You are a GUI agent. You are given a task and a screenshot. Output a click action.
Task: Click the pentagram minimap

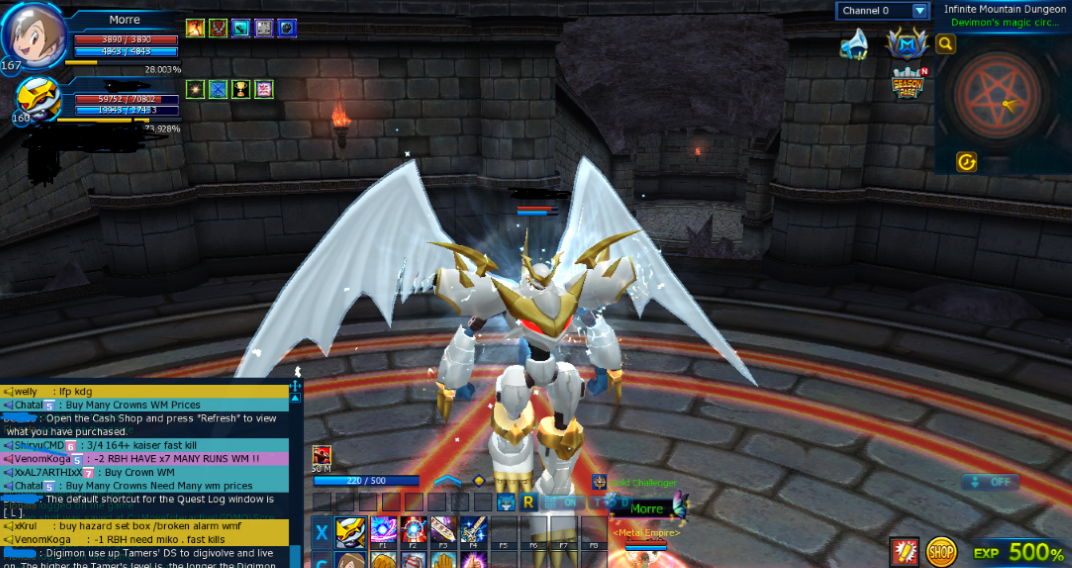click(1001, 96)
